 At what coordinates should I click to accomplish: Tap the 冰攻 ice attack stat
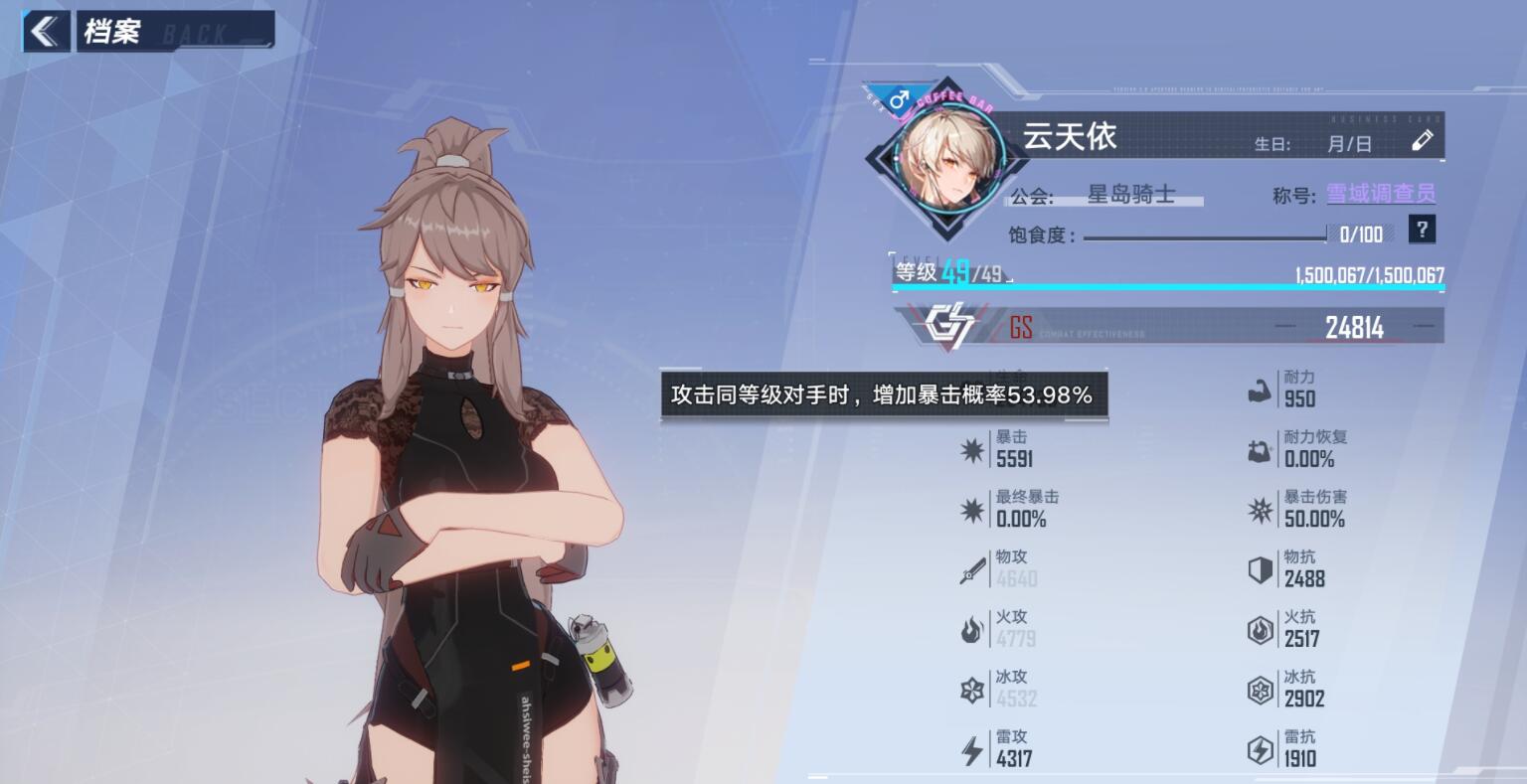pos(1002,689)
